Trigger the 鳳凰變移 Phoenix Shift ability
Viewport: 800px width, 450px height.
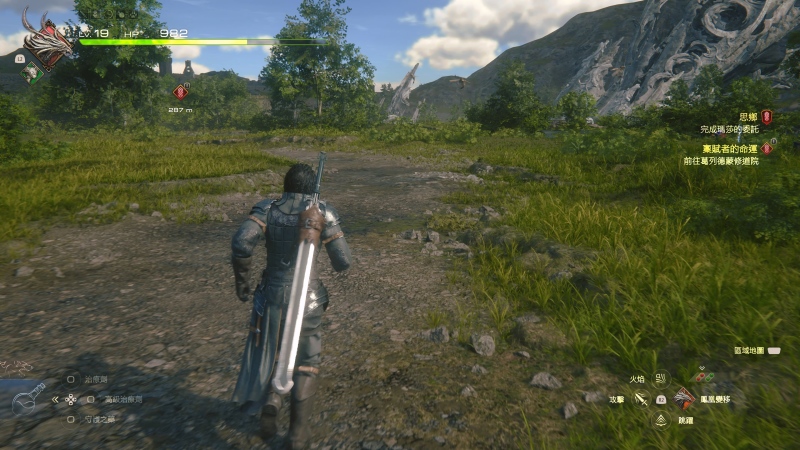(684, 399)
